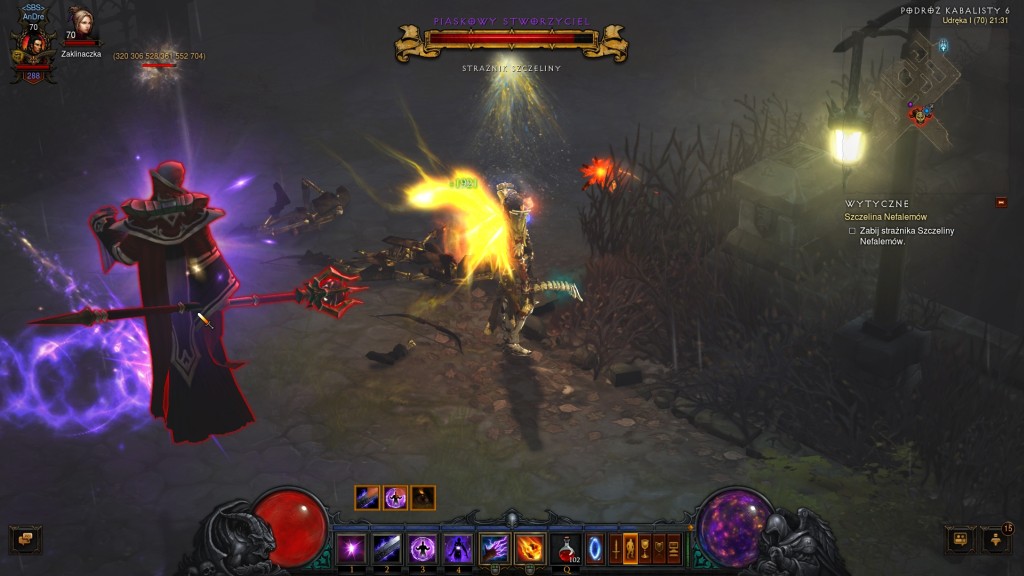Open the game menu button in the action bar

pos(674,549)
